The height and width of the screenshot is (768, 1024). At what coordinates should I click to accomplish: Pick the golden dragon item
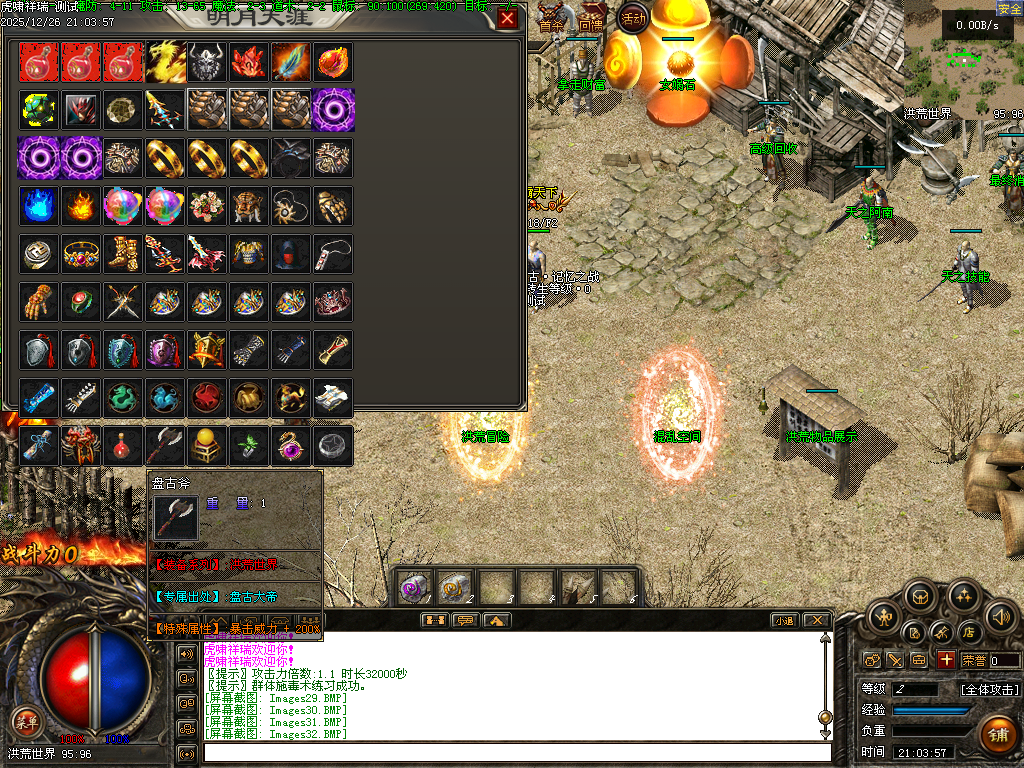click(x=165, y=62)
